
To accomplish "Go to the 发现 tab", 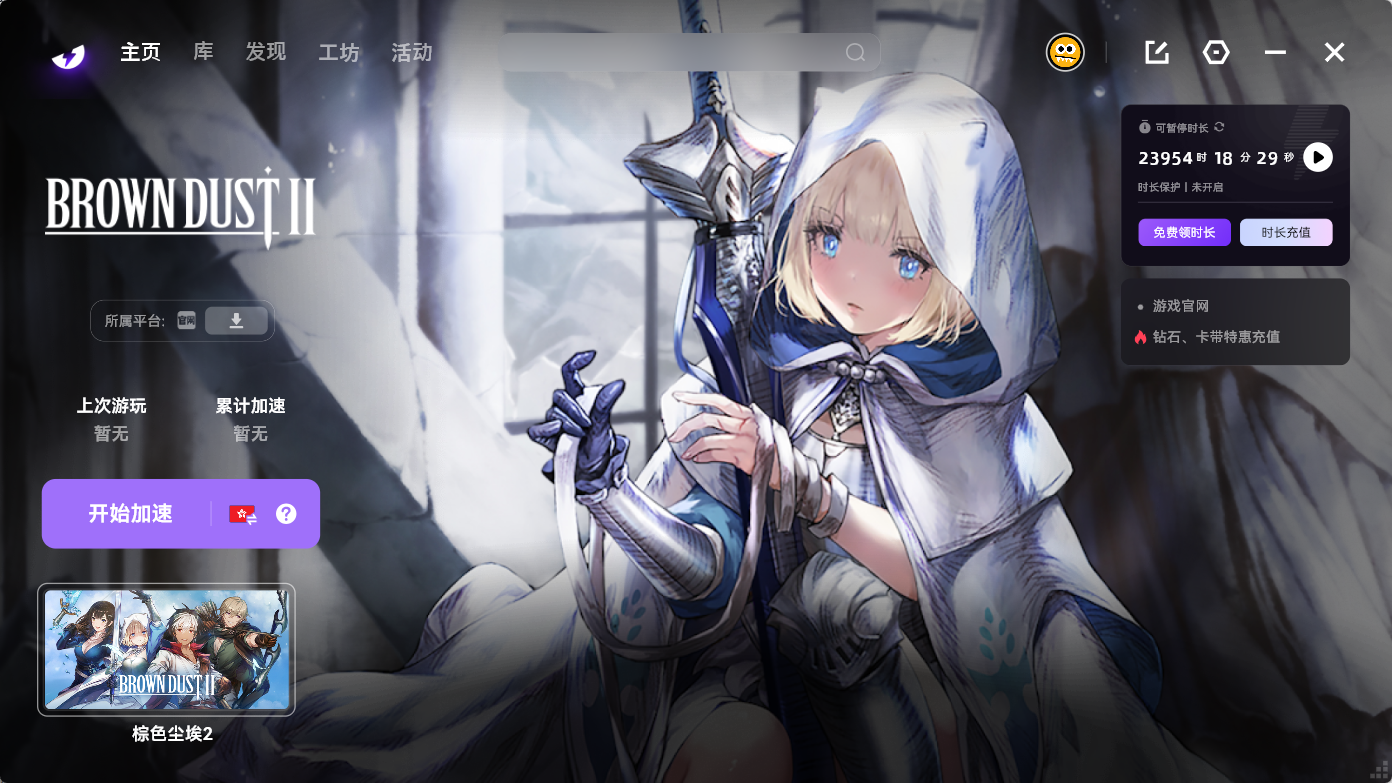I will pyautogui.click(x=266, y=52).
